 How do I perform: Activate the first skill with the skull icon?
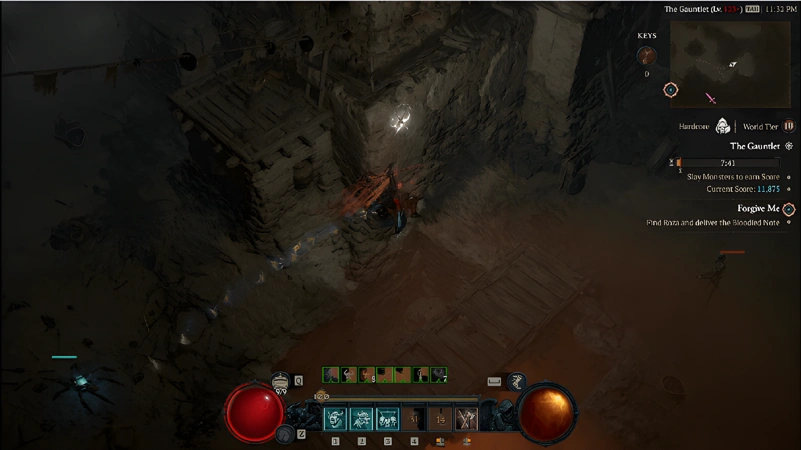coord(335,418)
